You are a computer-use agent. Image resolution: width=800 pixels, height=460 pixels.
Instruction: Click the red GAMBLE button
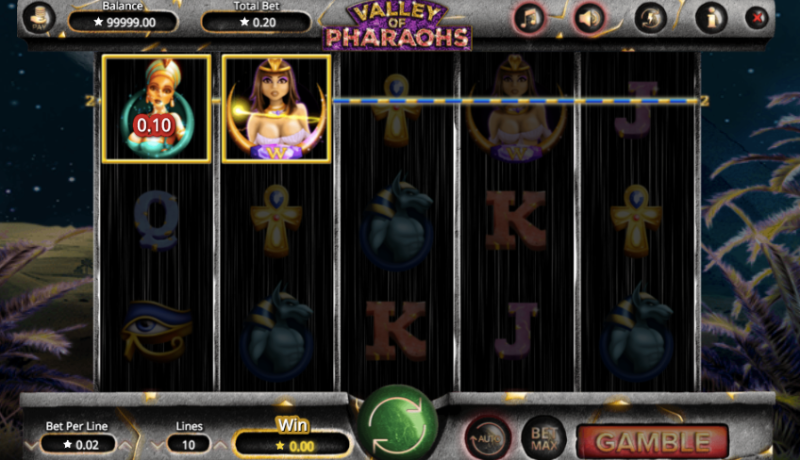click(x=652, y=441)
